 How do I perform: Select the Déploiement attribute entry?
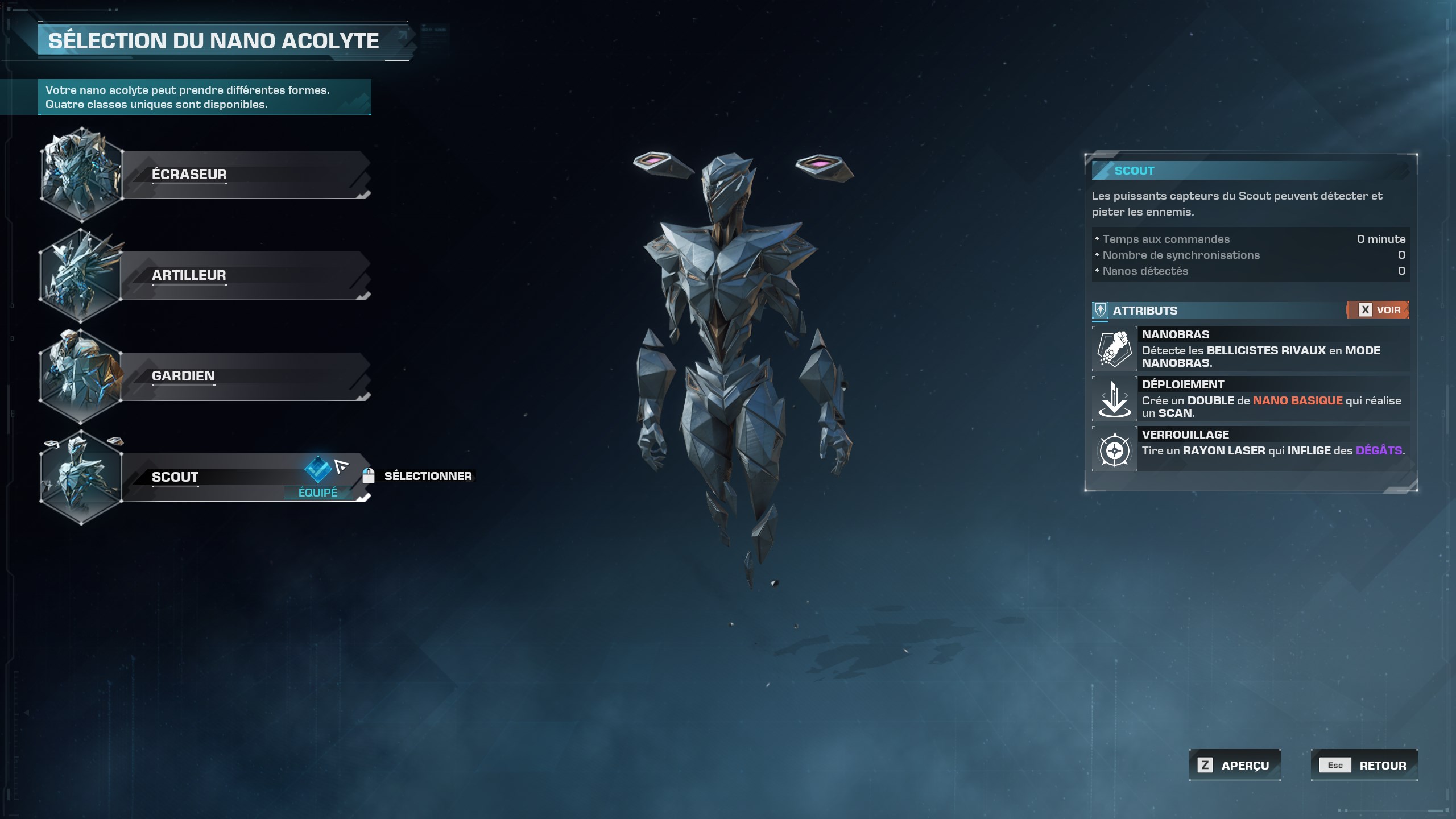(1251, 399)
